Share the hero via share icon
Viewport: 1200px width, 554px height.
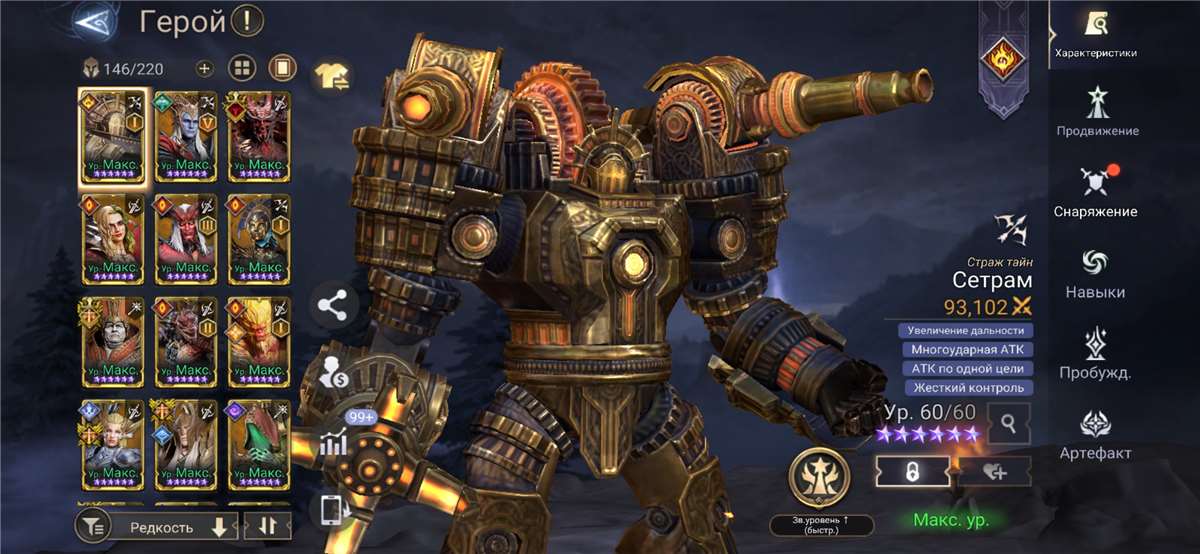(333, 306)
